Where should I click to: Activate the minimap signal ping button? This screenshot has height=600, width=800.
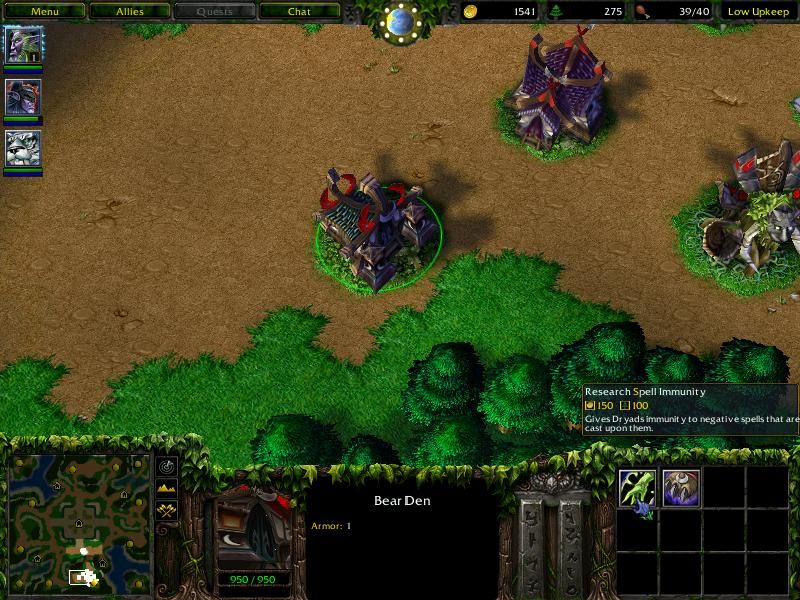click(167, 467)
